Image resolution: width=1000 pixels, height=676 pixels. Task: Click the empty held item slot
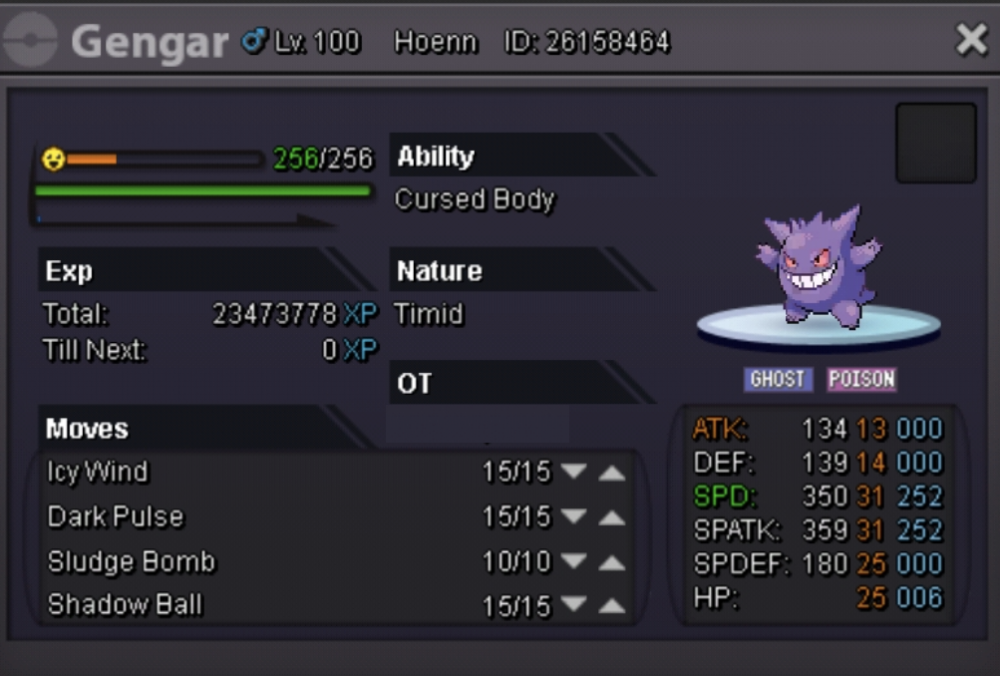coord(935,143)
